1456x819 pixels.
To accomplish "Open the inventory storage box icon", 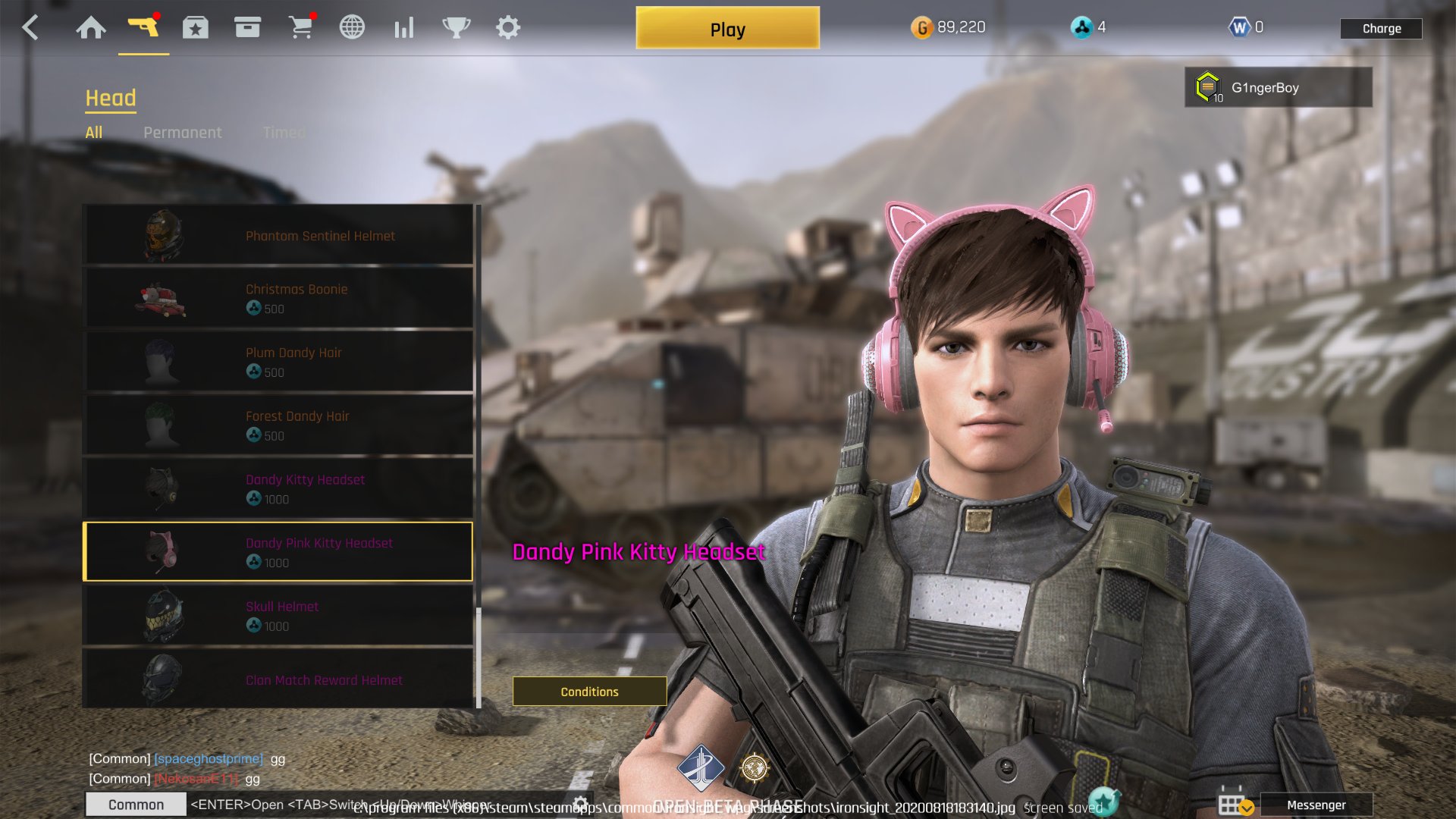I will (x=249, y=27).
